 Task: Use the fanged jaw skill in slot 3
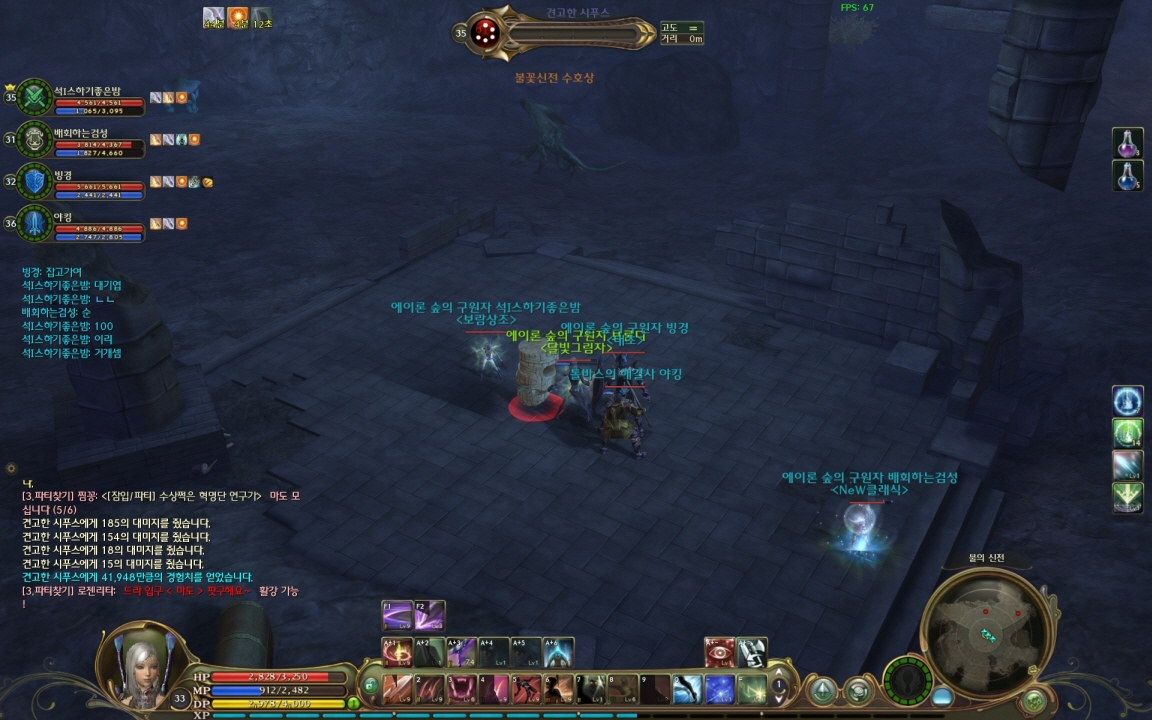click(x=461, y=689)
